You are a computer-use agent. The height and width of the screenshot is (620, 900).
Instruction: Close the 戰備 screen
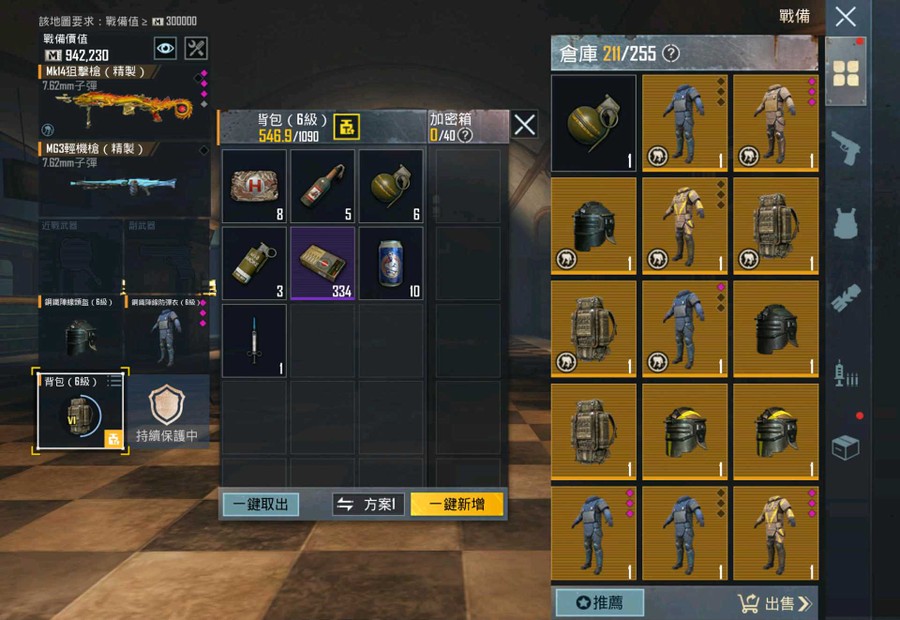click(846, 17)
